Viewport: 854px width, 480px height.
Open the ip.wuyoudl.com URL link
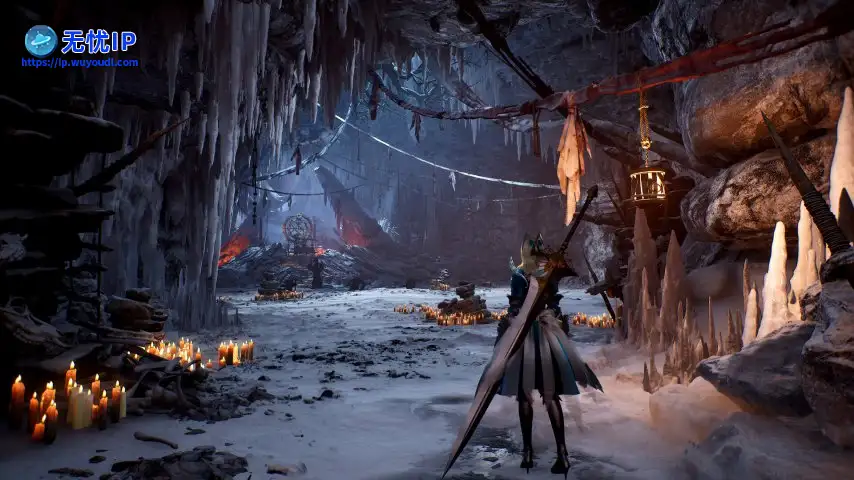[x=80, y=62]
